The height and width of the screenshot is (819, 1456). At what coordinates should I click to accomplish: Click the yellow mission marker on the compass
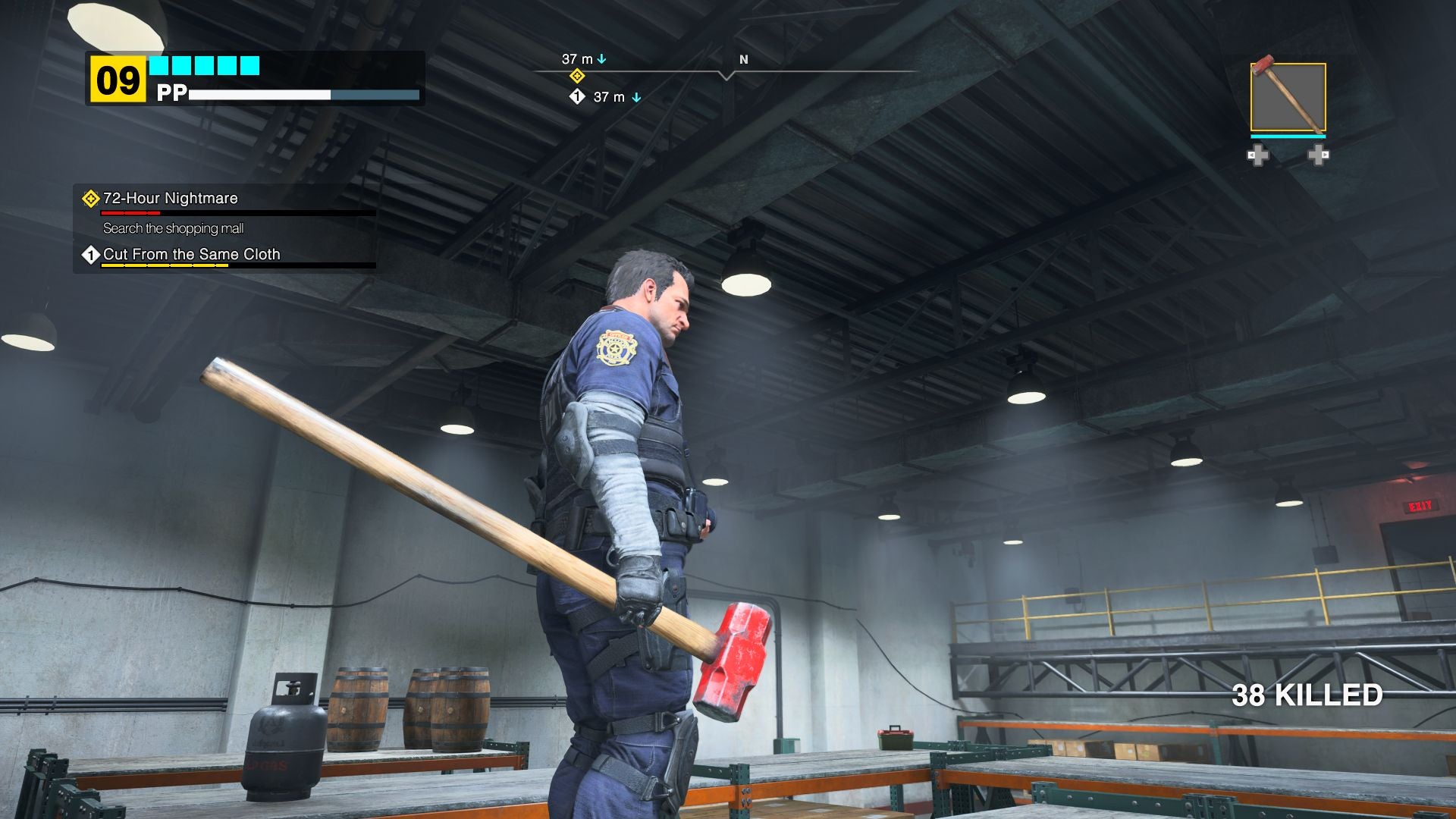[577, 76]
